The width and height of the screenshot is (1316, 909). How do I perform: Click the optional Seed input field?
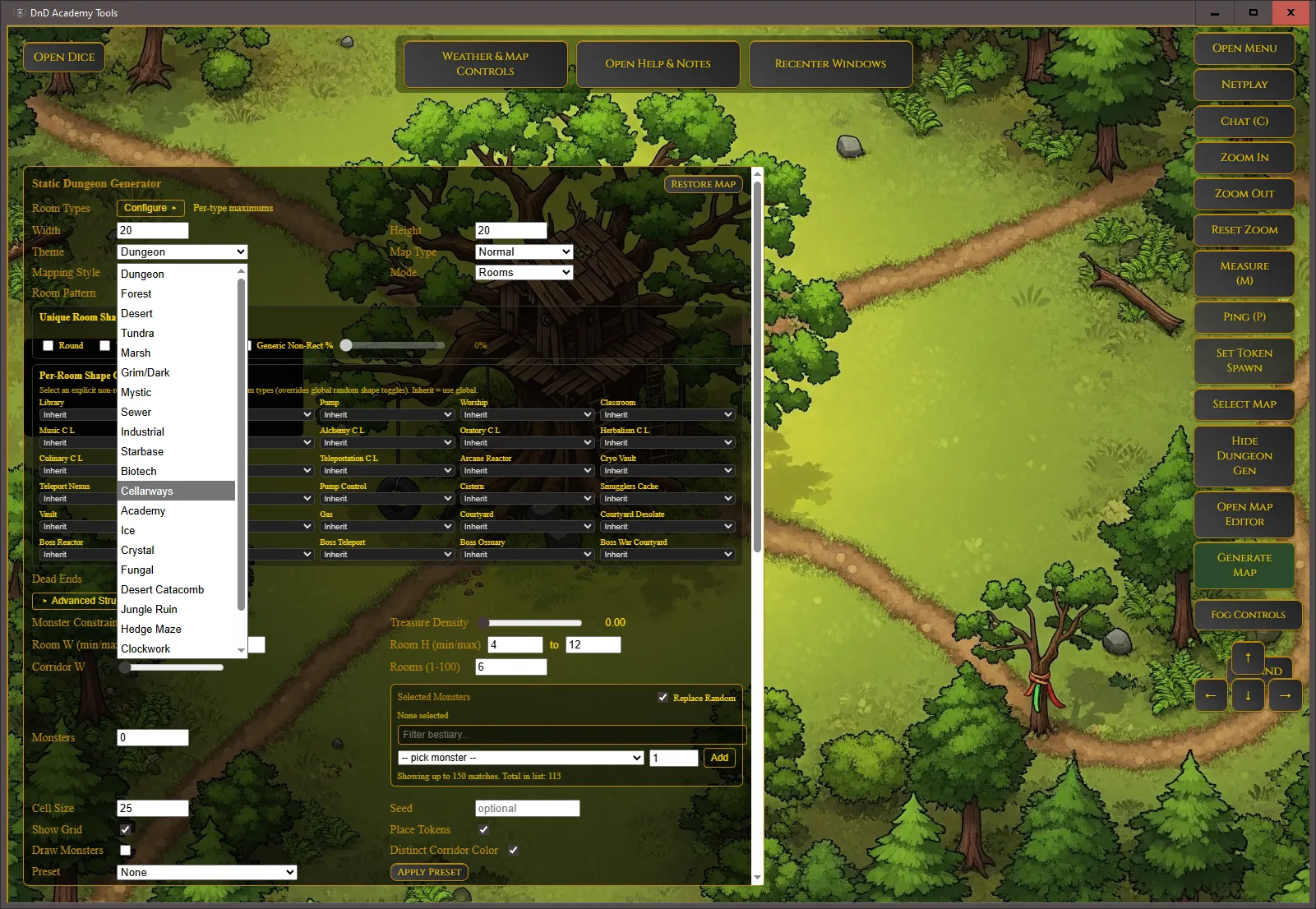[527, 808]
